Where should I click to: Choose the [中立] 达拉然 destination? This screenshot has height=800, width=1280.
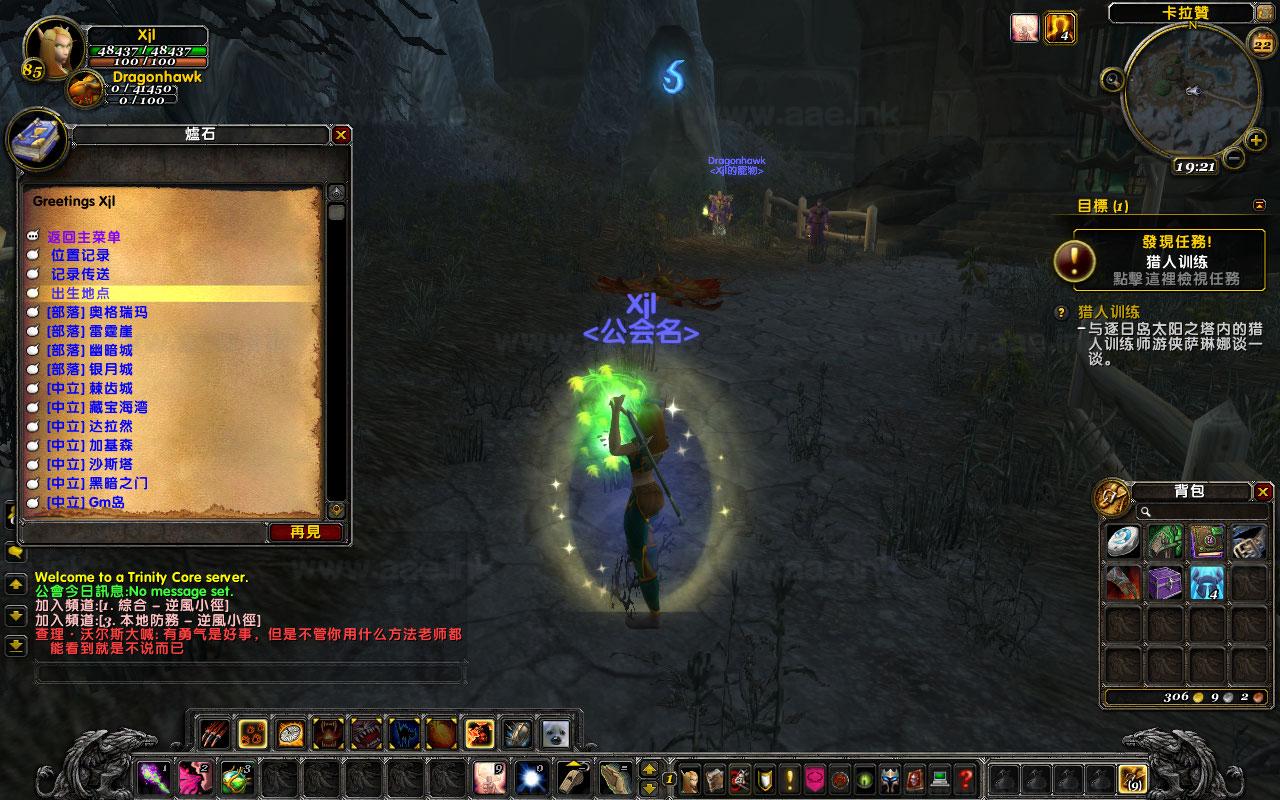pos(90,426)
